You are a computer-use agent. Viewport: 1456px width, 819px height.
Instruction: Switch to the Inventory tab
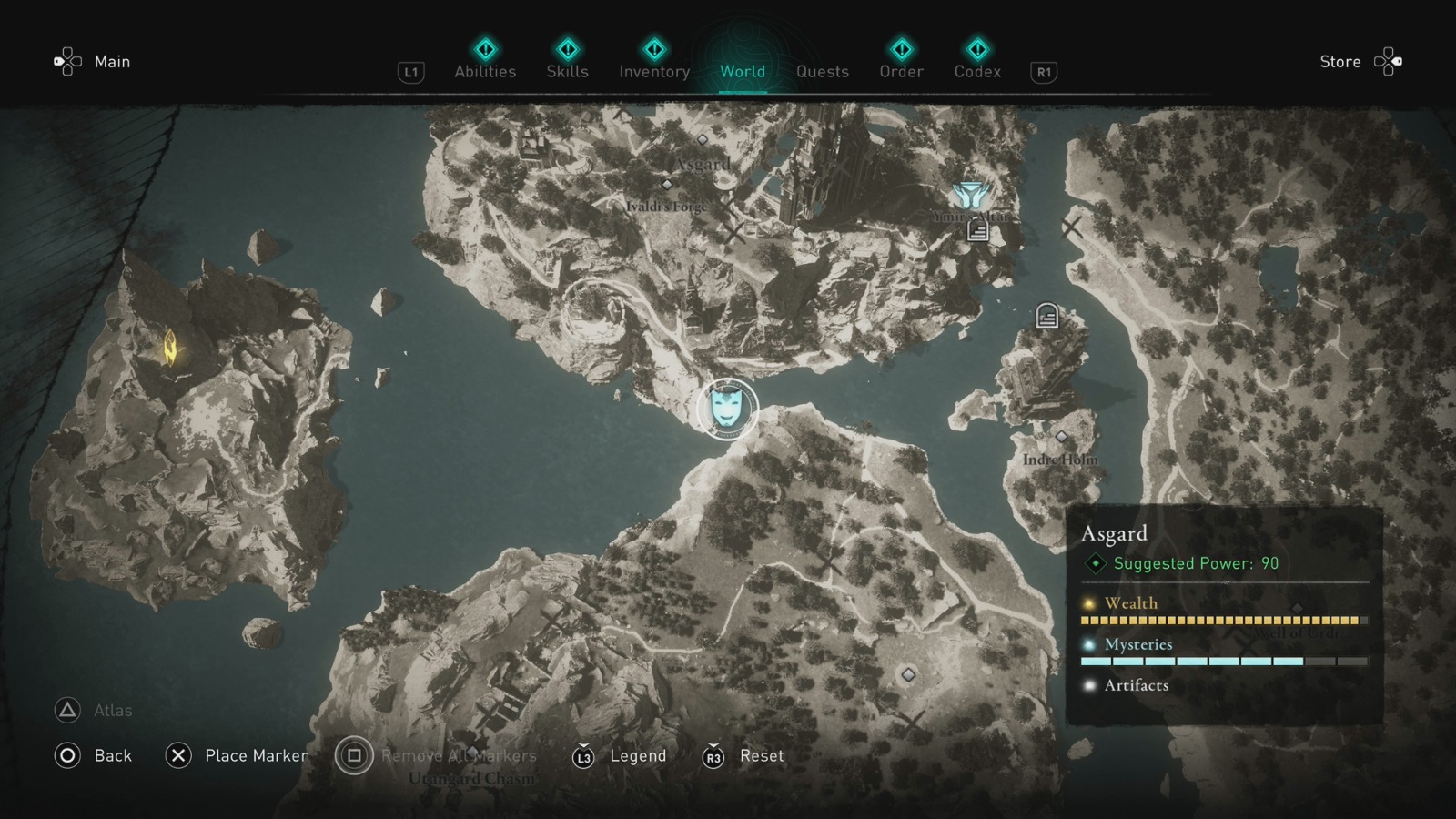pyautogui.click(x=653, y=71)
